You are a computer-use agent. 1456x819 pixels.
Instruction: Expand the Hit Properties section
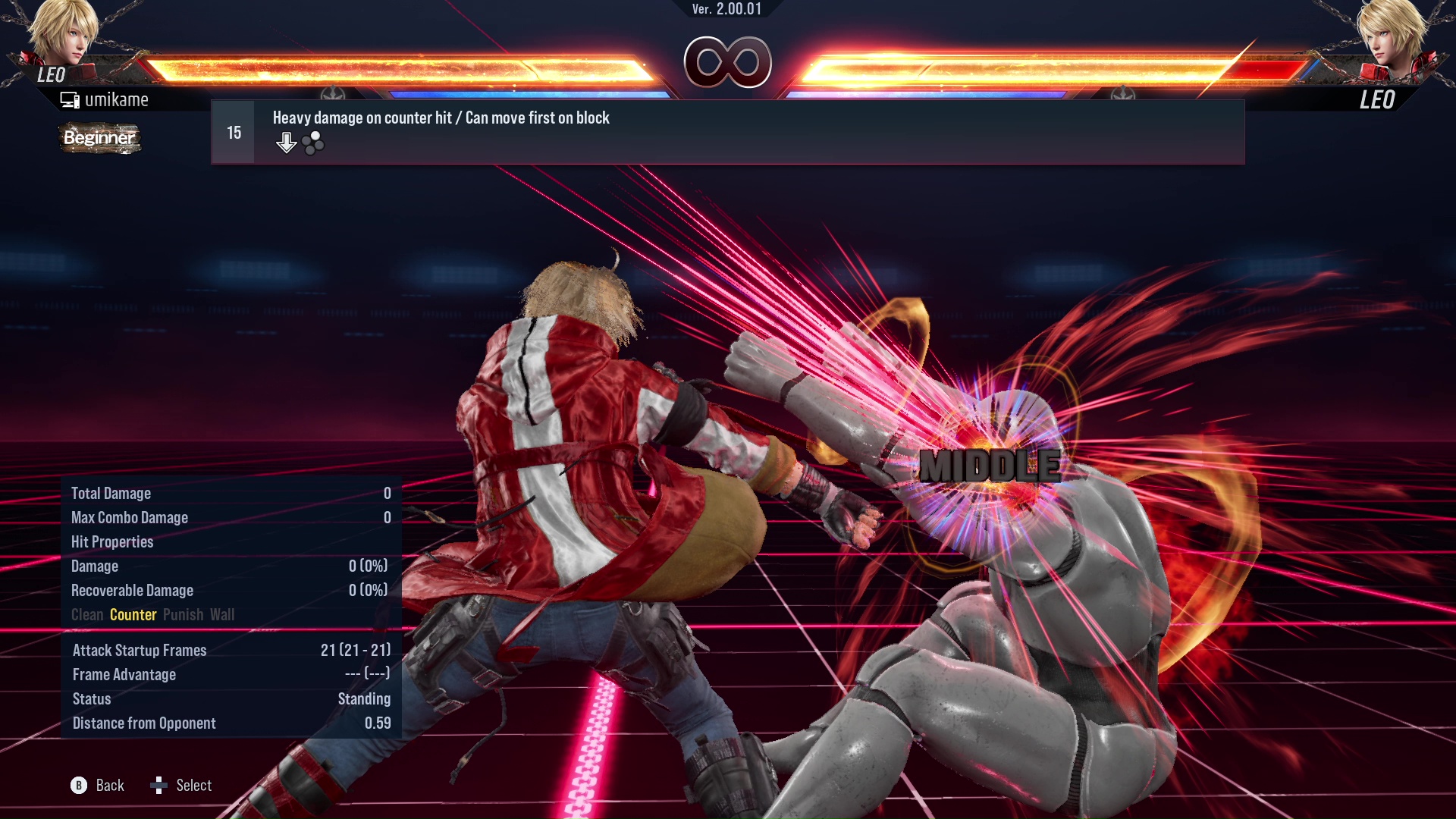pyautogui.click(x=112, y=541)
